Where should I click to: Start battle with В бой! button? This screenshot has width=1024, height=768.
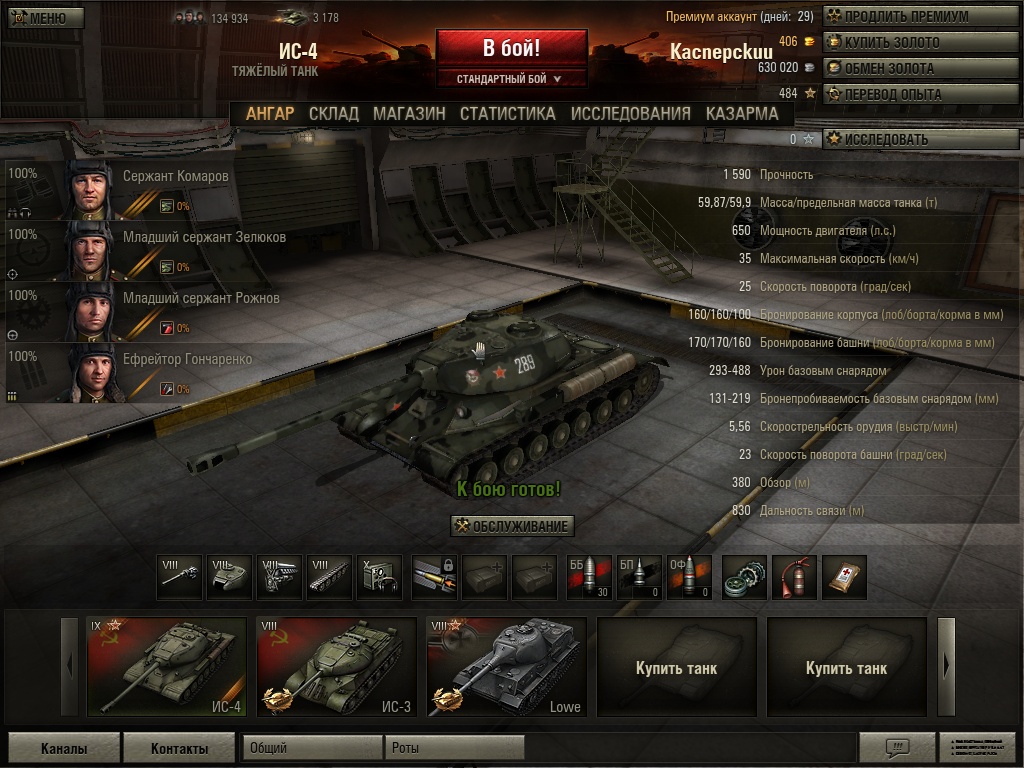pyautogui.click(x=511, y=48)
